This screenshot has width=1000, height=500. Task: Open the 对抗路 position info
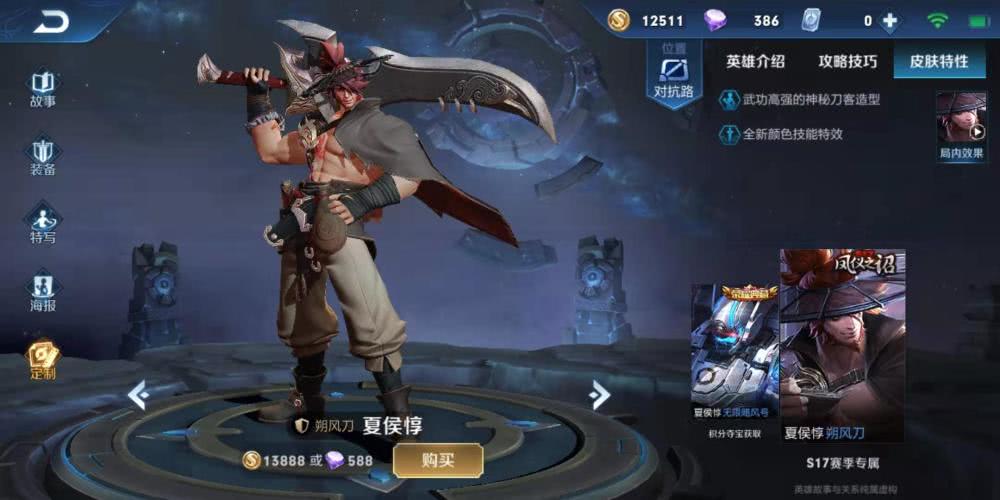coord(673,75)
